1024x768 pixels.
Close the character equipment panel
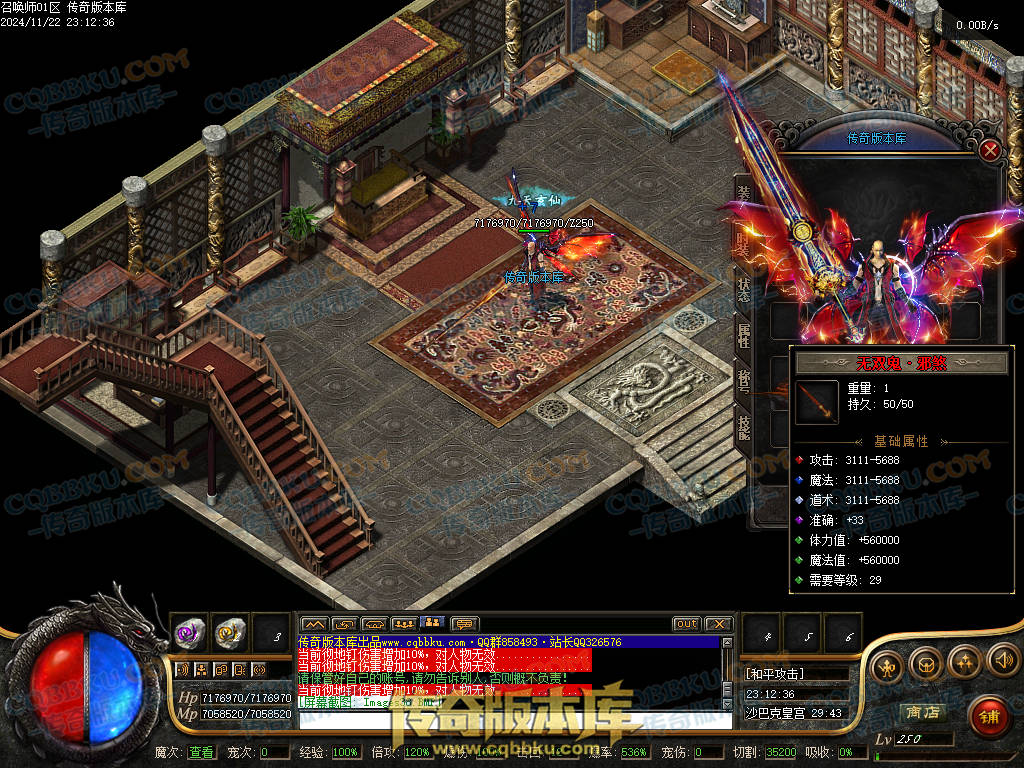[990, 151]
